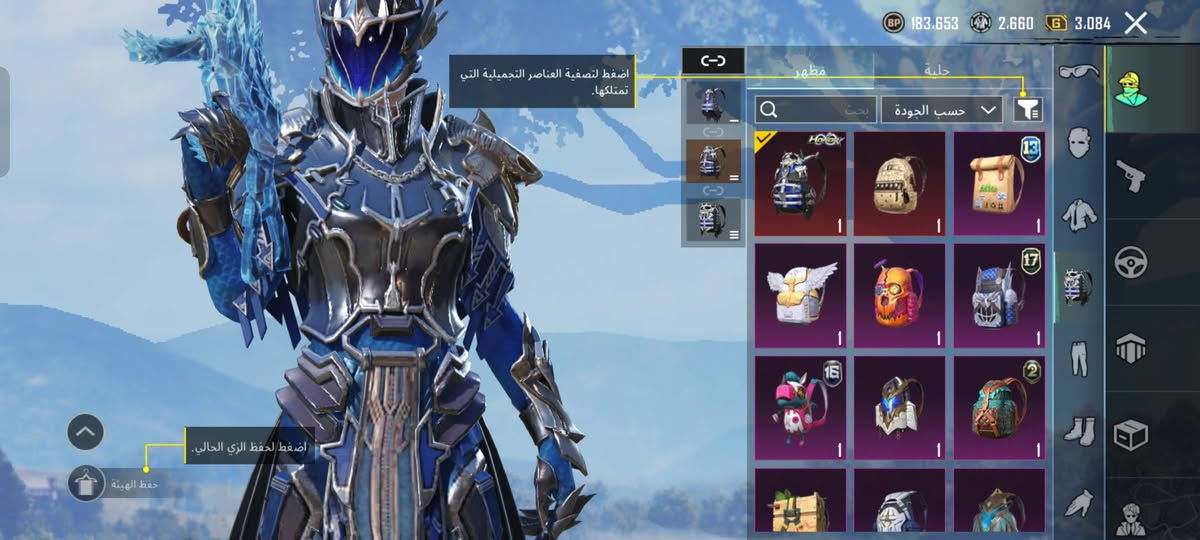Open the sunglasses category
This screenshot has height=540, width=1200.
1078,72
